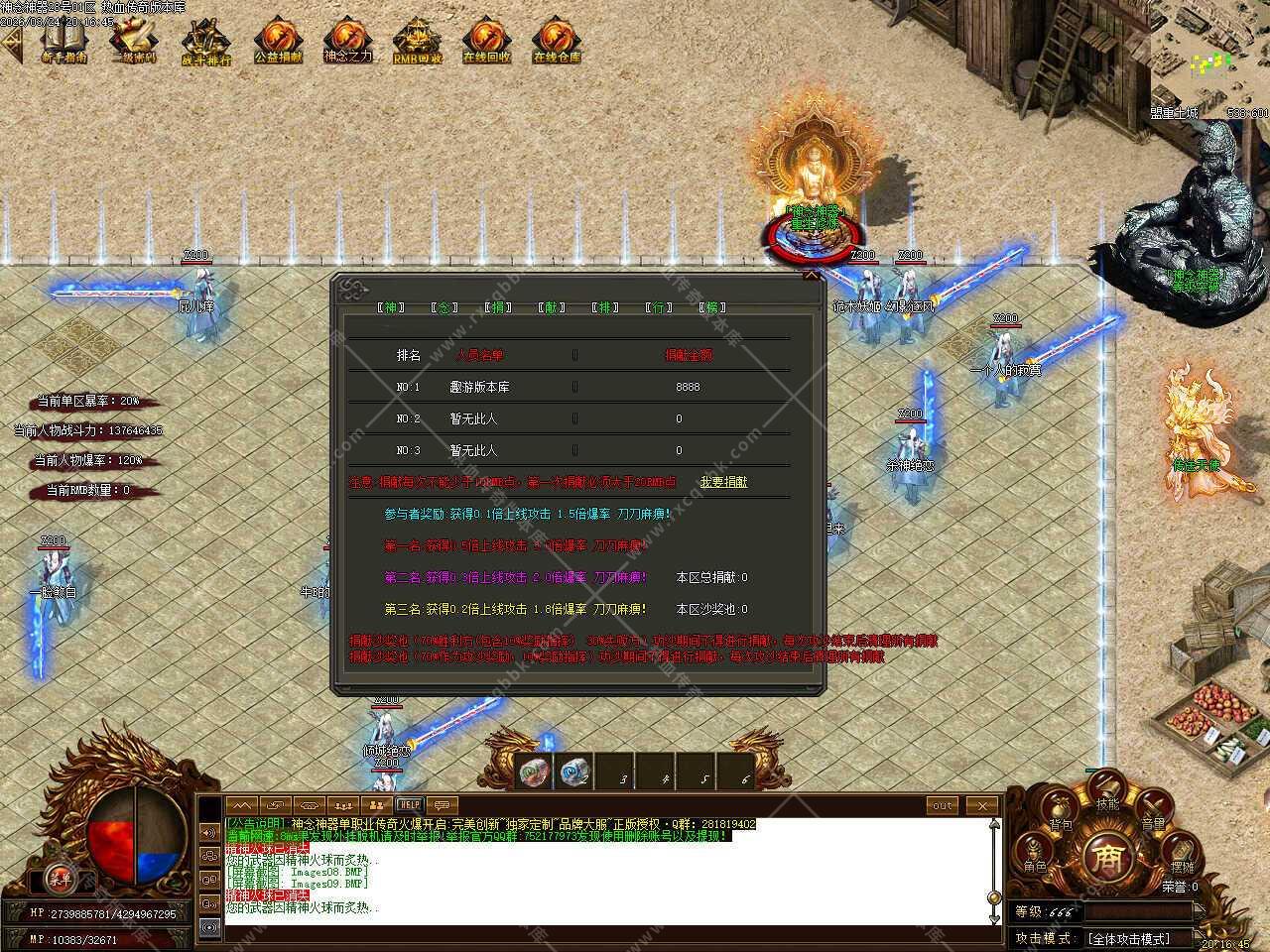Open the 在线回收 online recycle
This screenshot has height=952, width=1270.
click(486, 43)
